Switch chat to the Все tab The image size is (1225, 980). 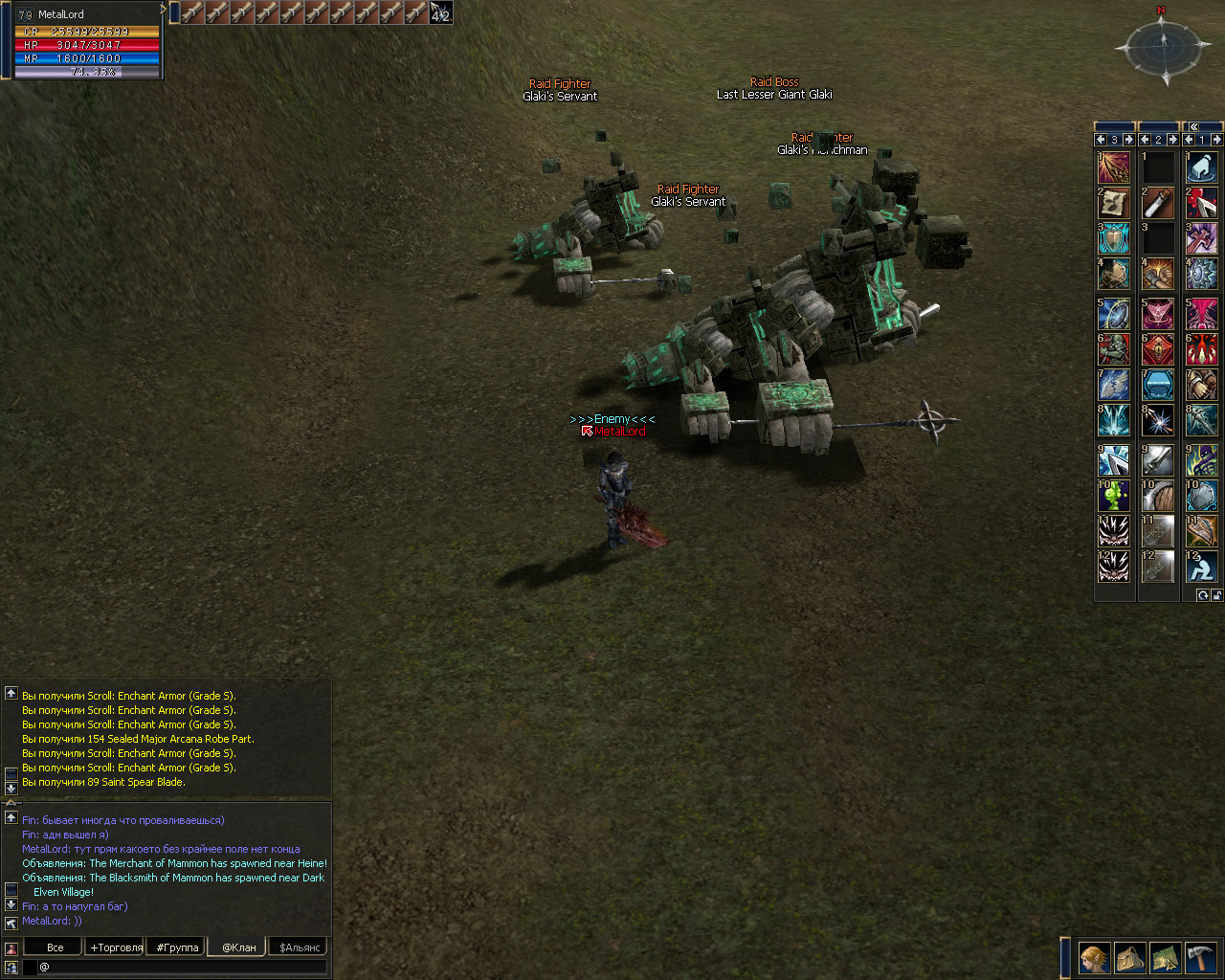point(56,947)
